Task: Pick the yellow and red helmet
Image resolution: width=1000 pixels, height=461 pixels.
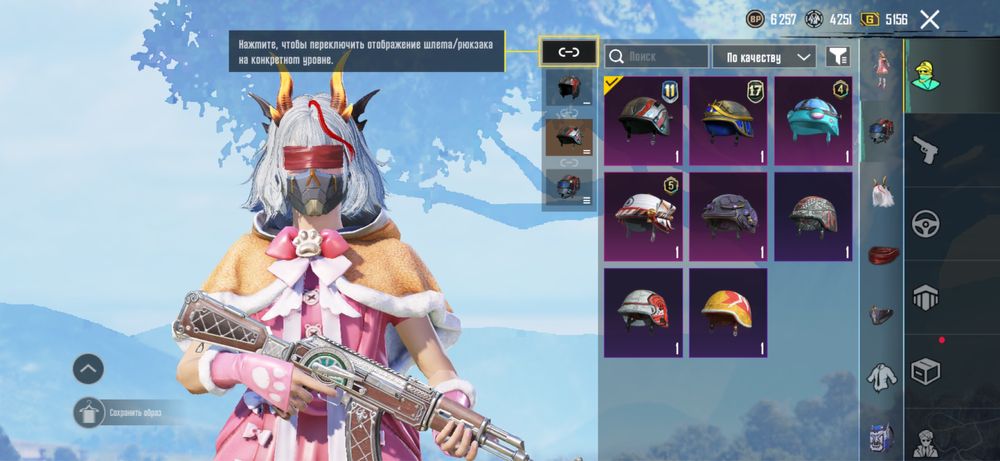Action: pyautogui.click(x=728, y=312)
